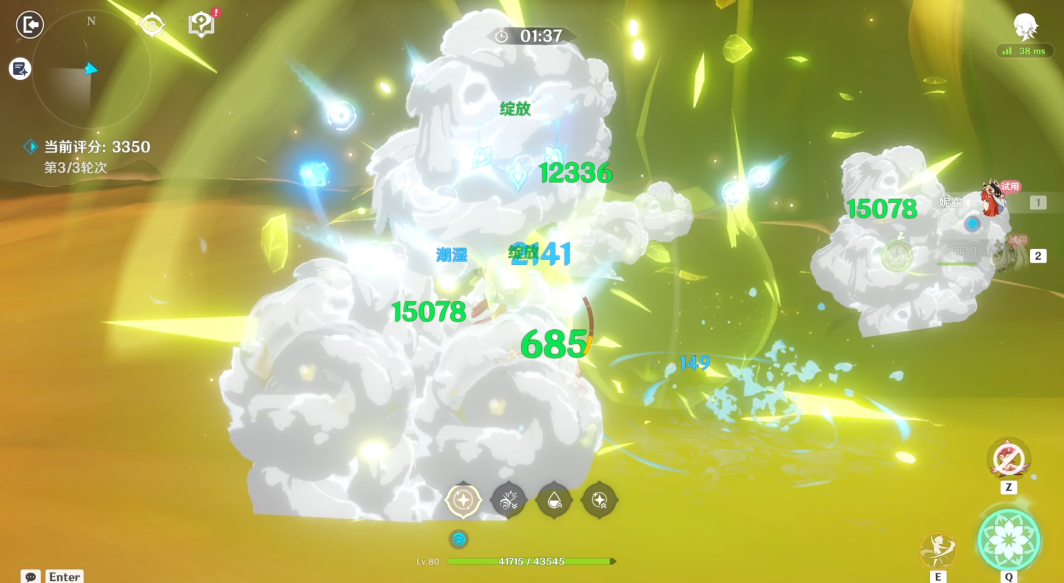Click the crossed-out gadget icon

coord(1008,459)
